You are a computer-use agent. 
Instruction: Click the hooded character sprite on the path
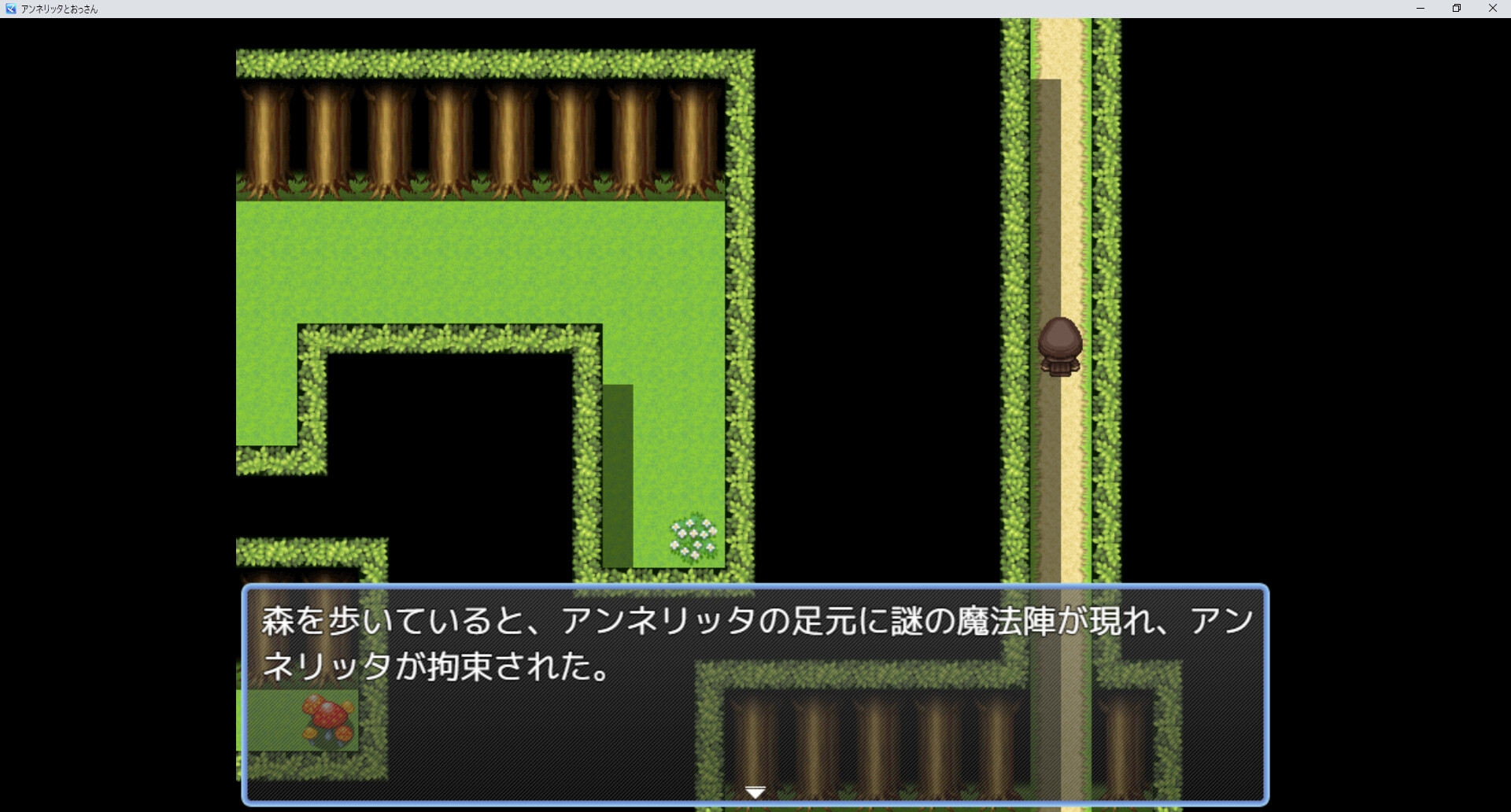1060,346
